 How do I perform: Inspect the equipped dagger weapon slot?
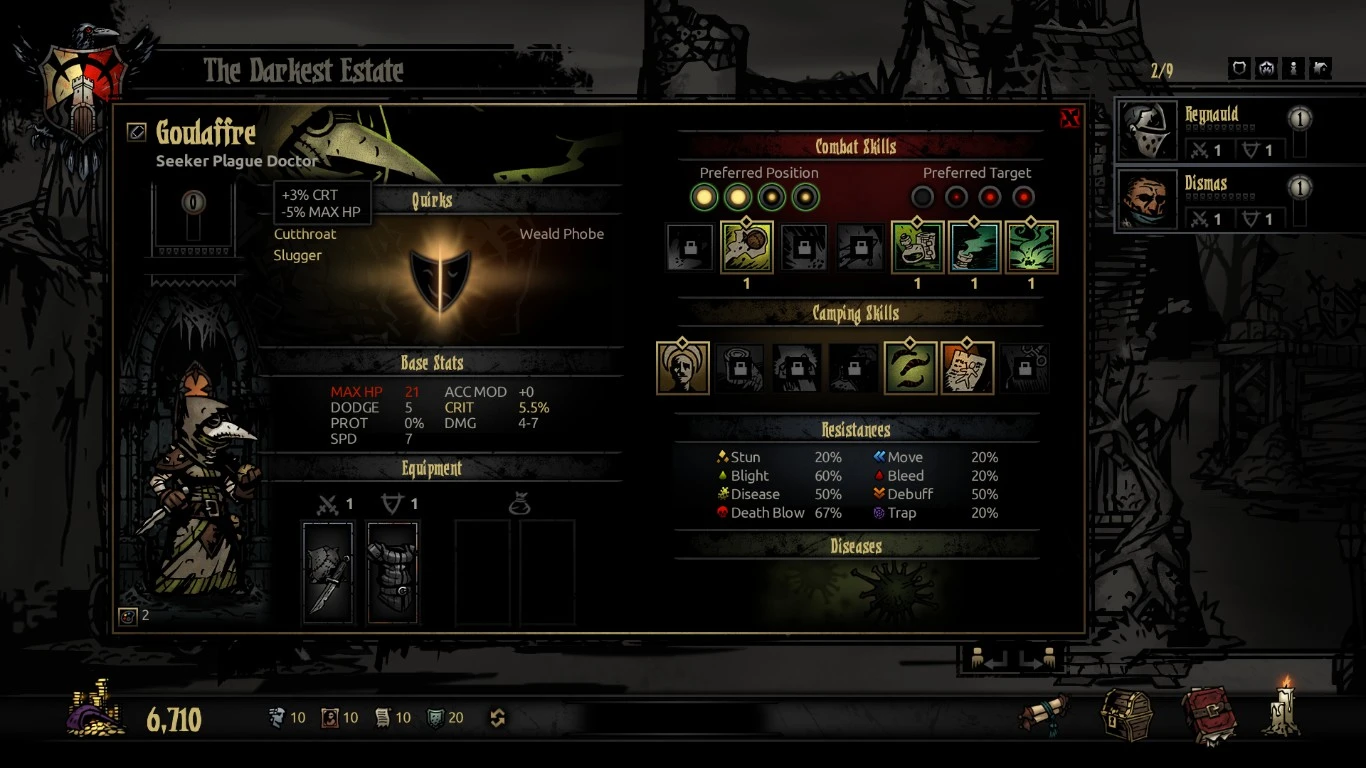328,573
